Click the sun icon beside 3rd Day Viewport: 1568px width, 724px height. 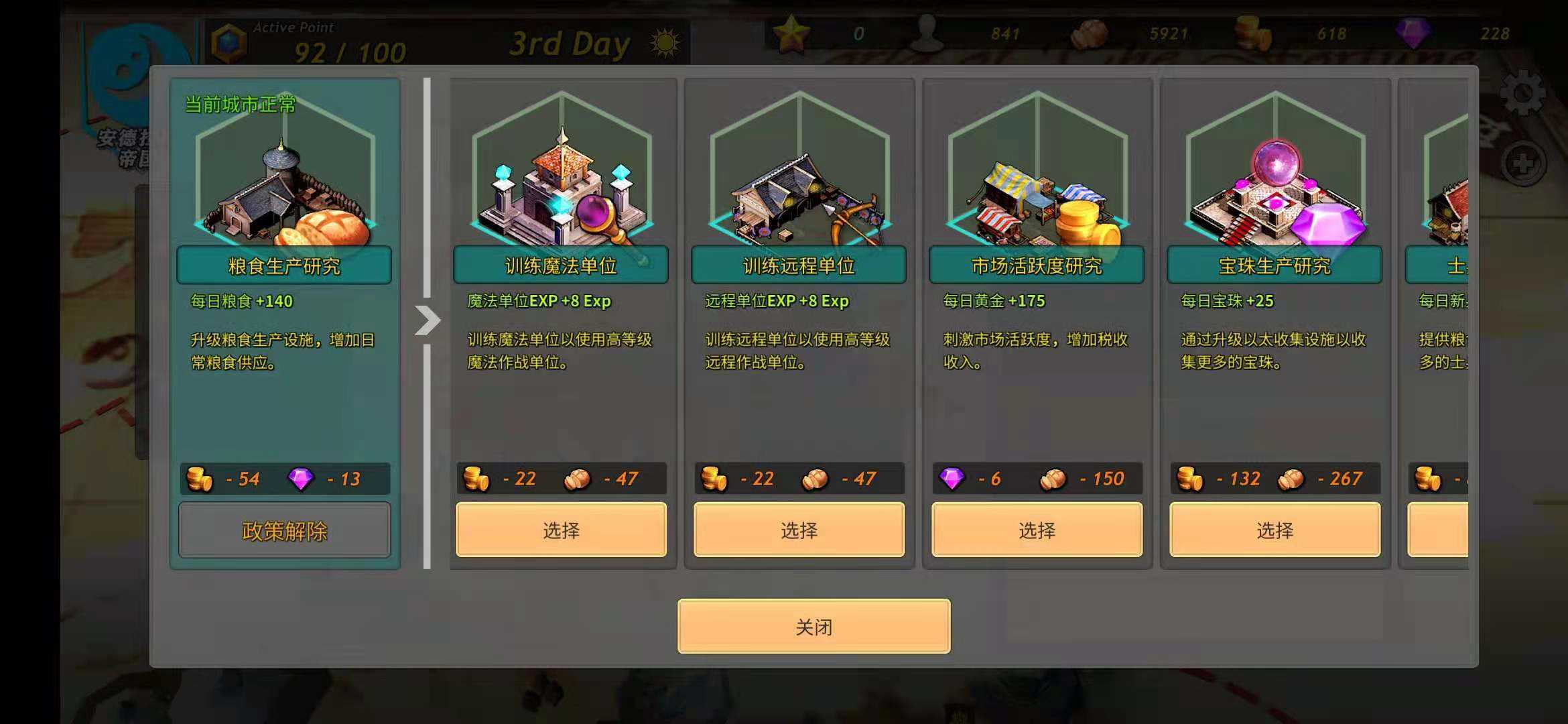click(664, 42)
